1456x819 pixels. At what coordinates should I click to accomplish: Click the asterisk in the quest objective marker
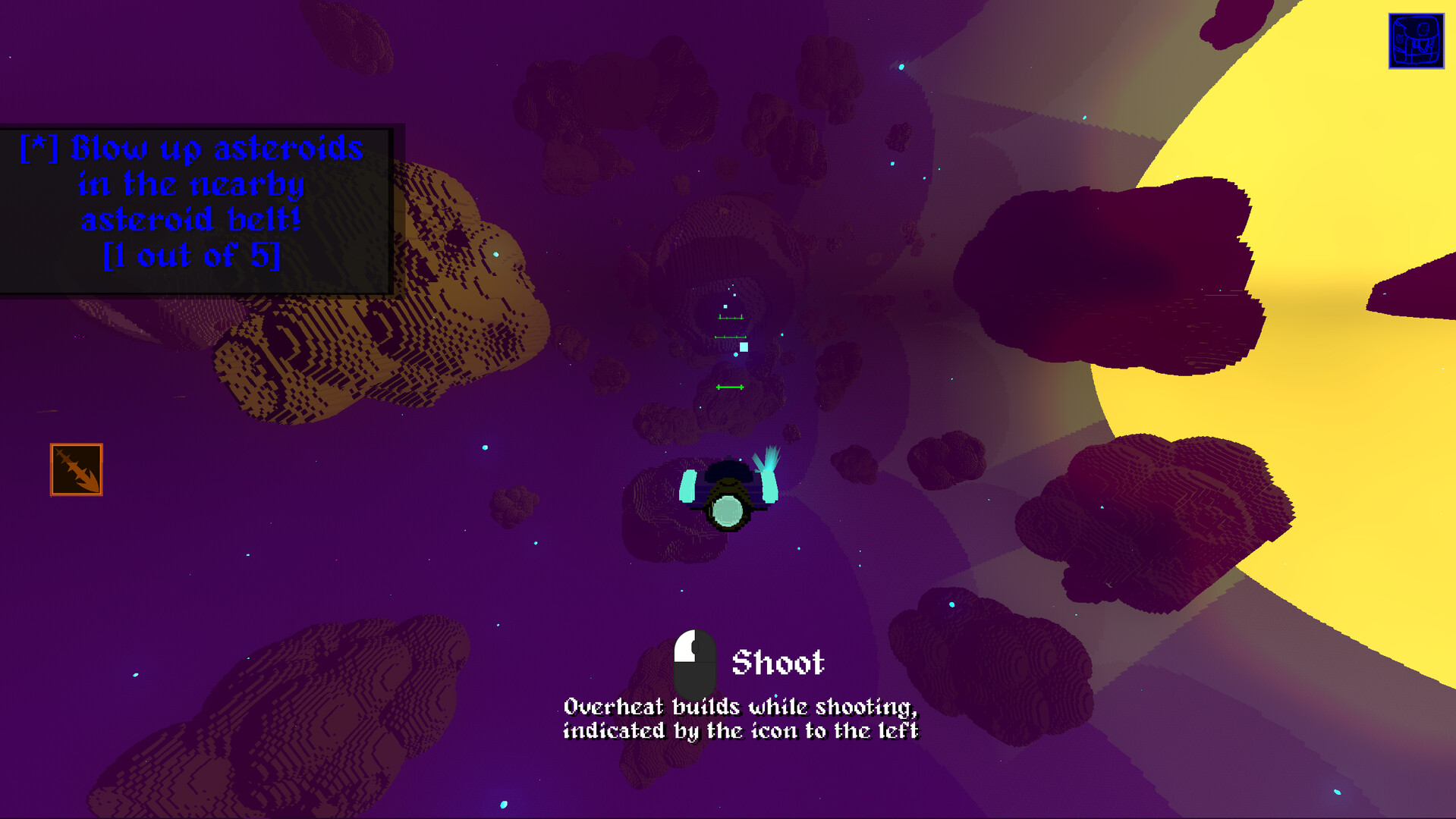point(38,147)
